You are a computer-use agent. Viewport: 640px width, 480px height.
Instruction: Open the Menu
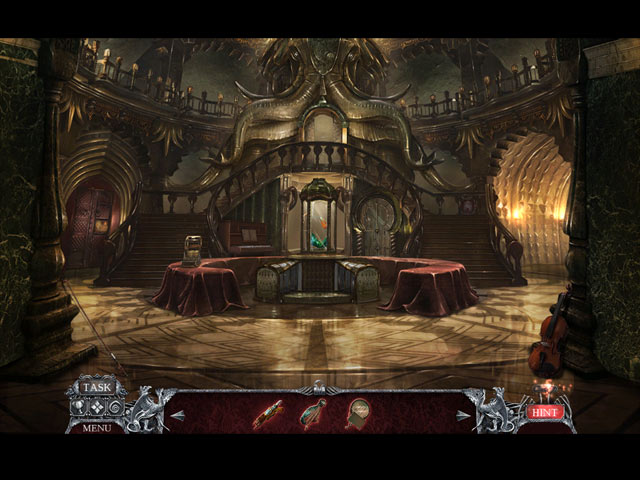pyautogui.click(x=97, y=428)
